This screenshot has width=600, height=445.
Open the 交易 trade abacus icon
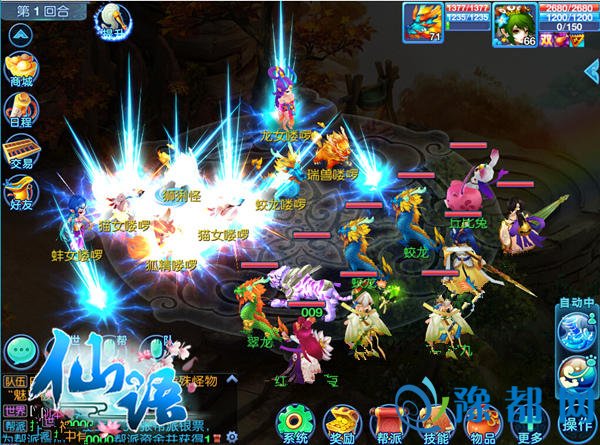coord(20,150)
